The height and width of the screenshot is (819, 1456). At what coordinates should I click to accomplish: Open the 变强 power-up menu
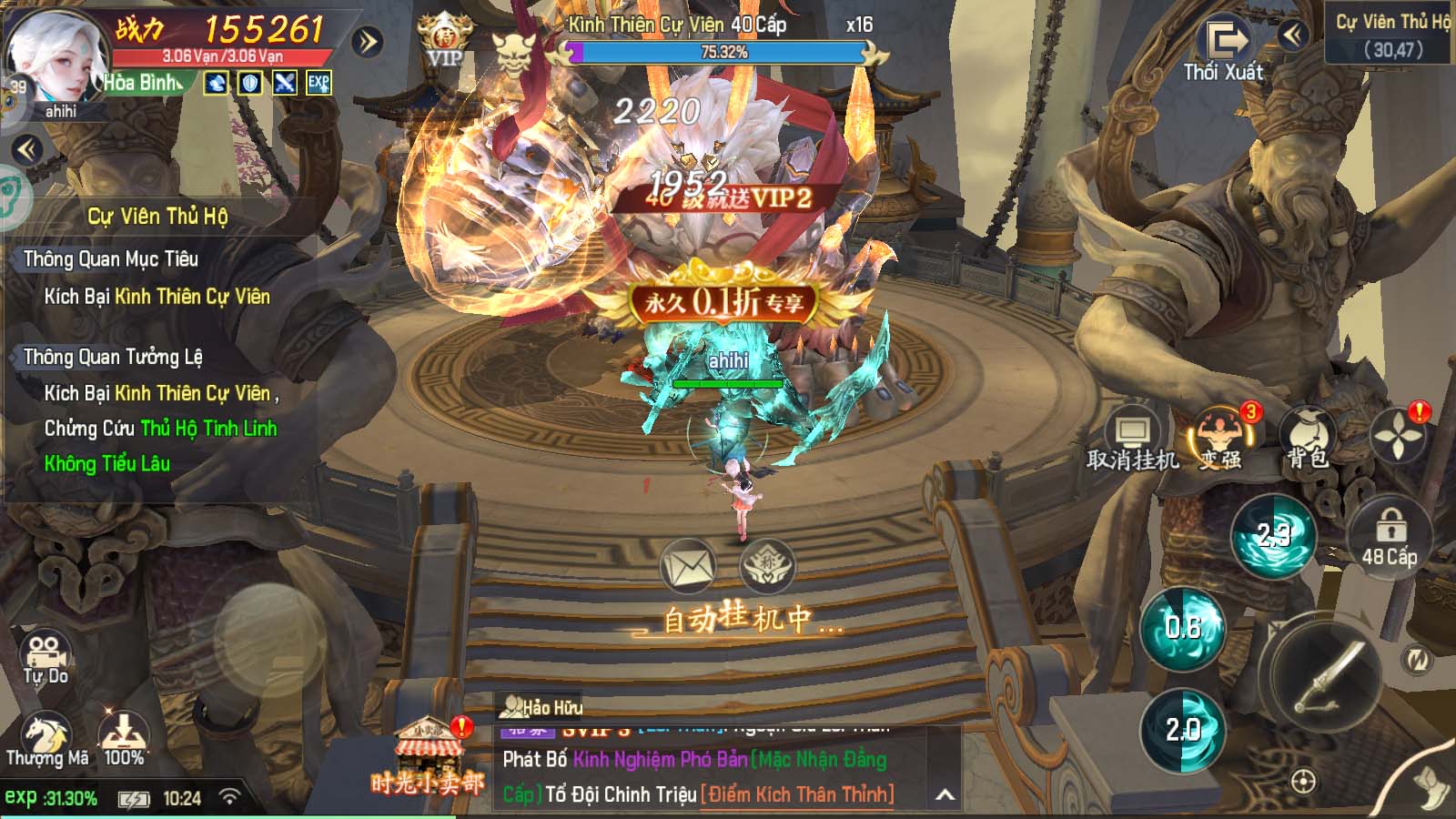point(1220,440)
